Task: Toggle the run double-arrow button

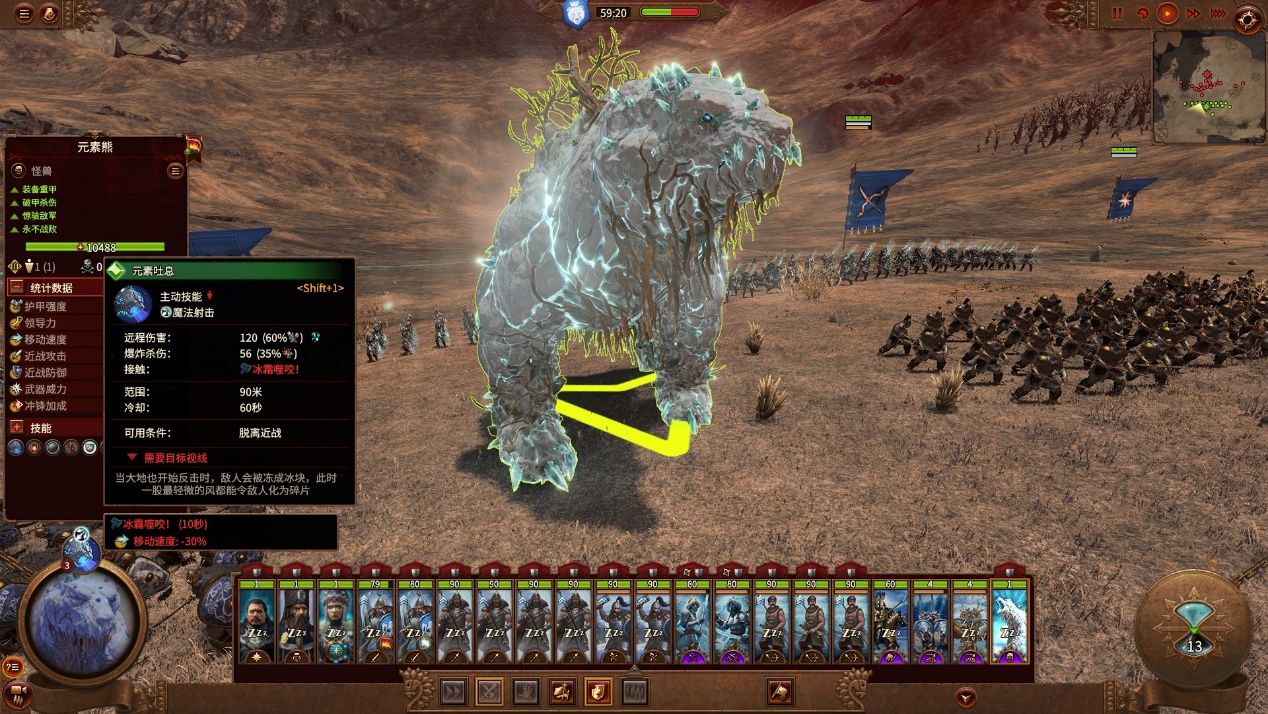Action: tap(453, 691)
